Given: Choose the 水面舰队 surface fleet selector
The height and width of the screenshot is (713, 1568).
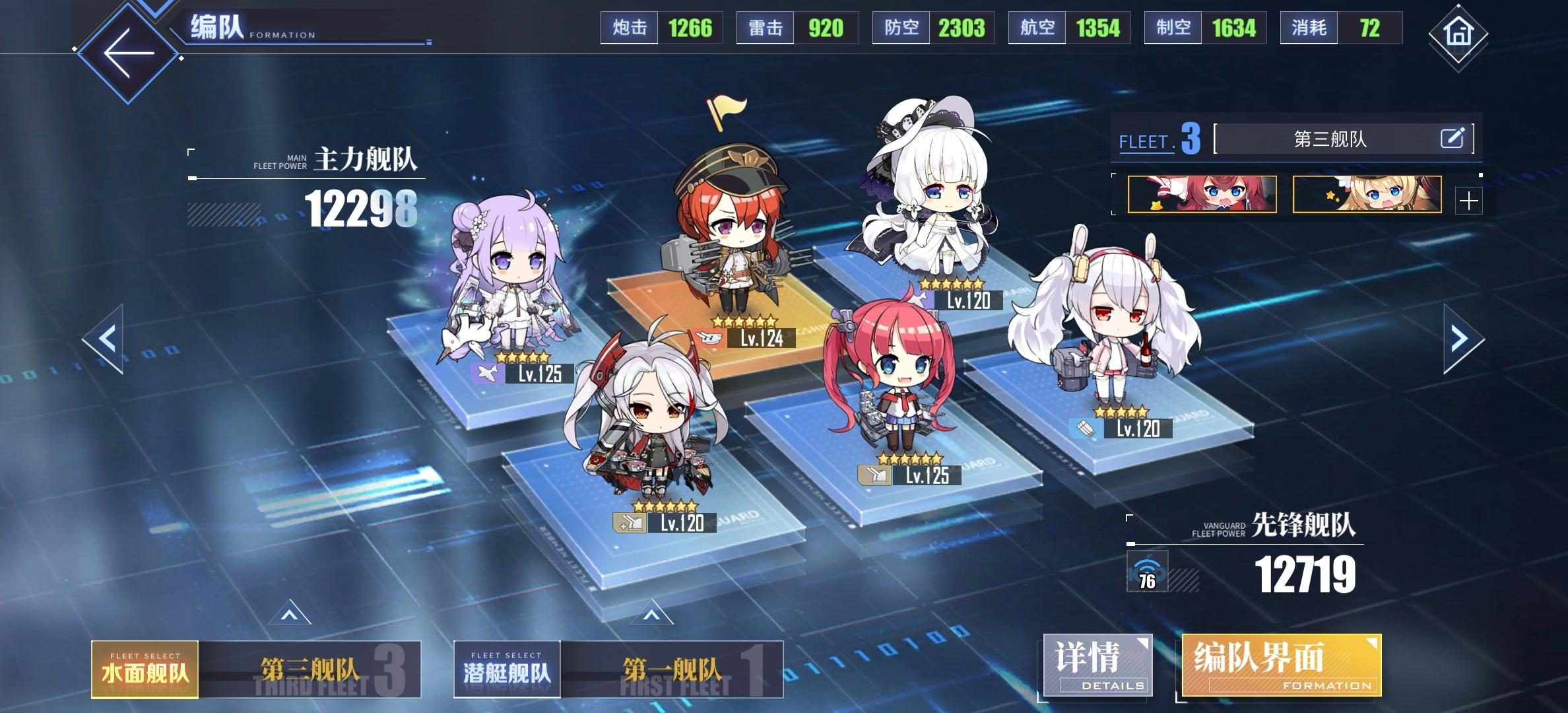Looking at the screenshot, I should [145, 669].
